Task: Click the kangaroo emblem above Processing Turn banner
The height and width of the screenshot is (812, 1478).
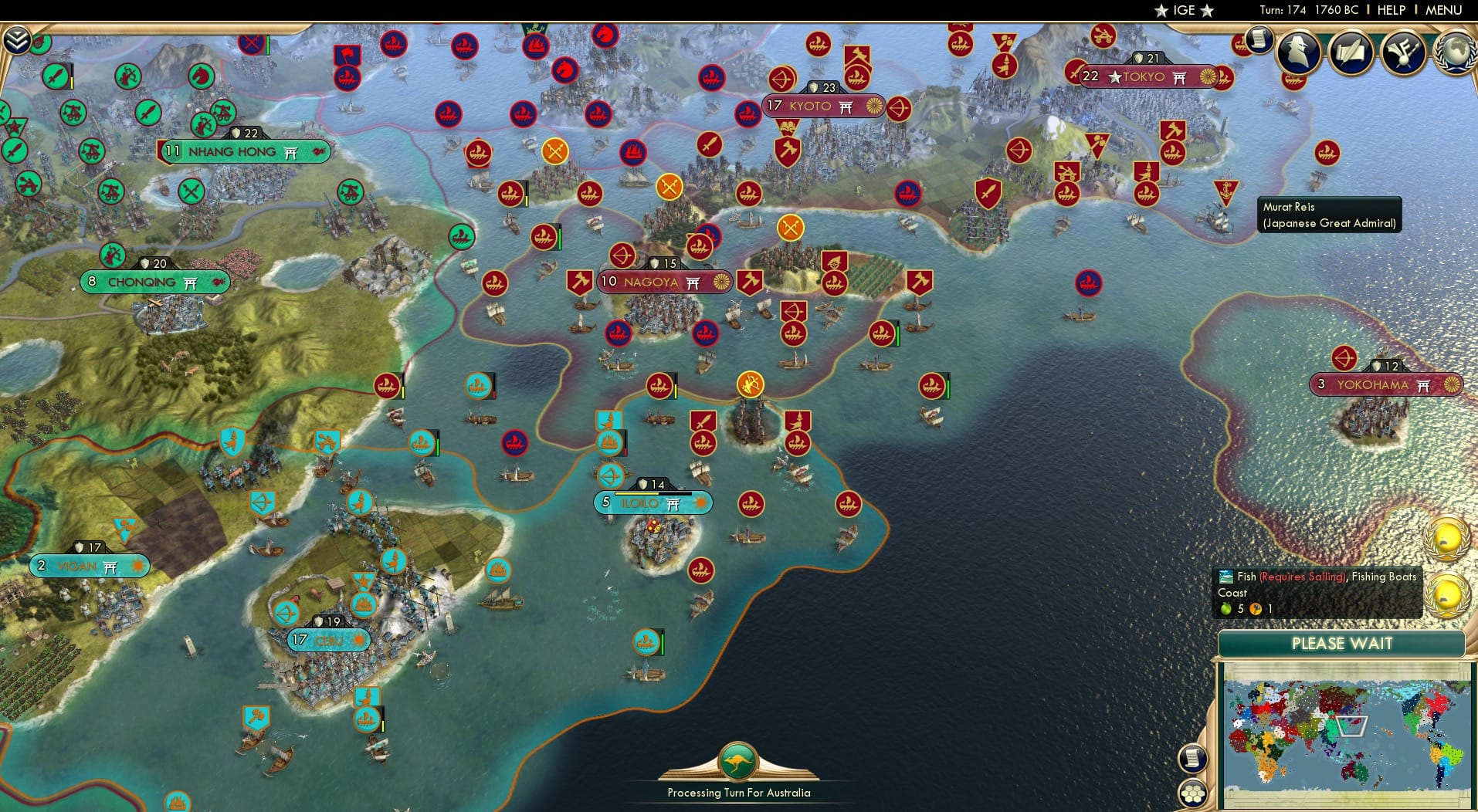Action: click(x=738, y=760)
